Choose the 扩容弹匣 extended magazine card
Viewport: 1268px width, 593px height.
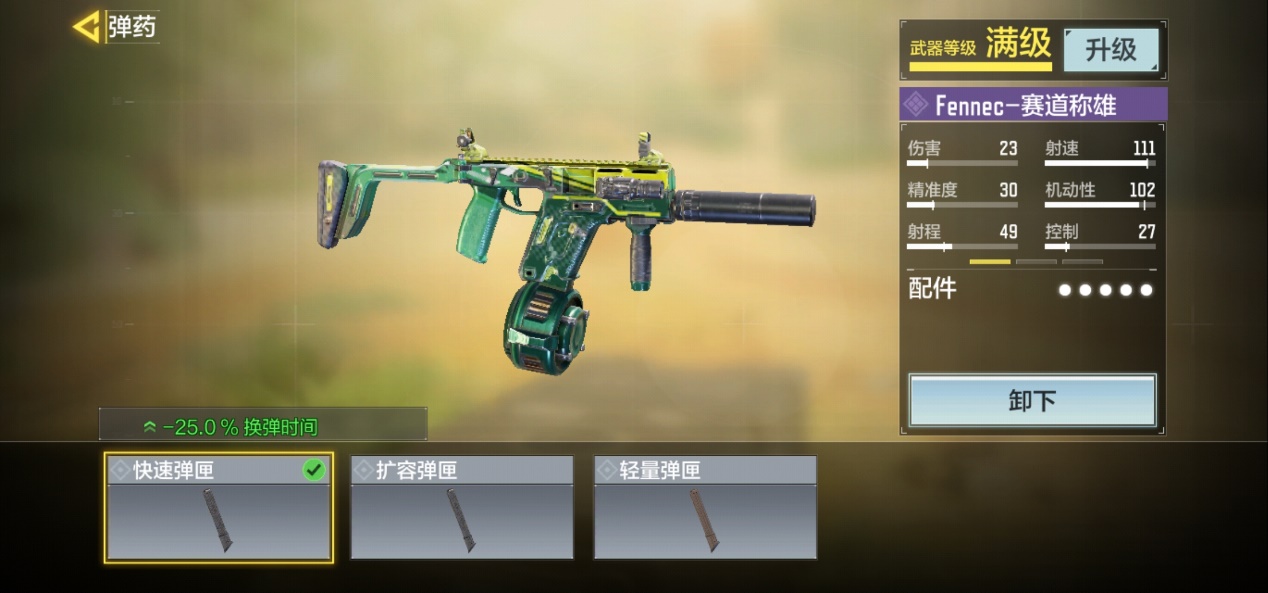pyautogui.click(x=462, y=508)
